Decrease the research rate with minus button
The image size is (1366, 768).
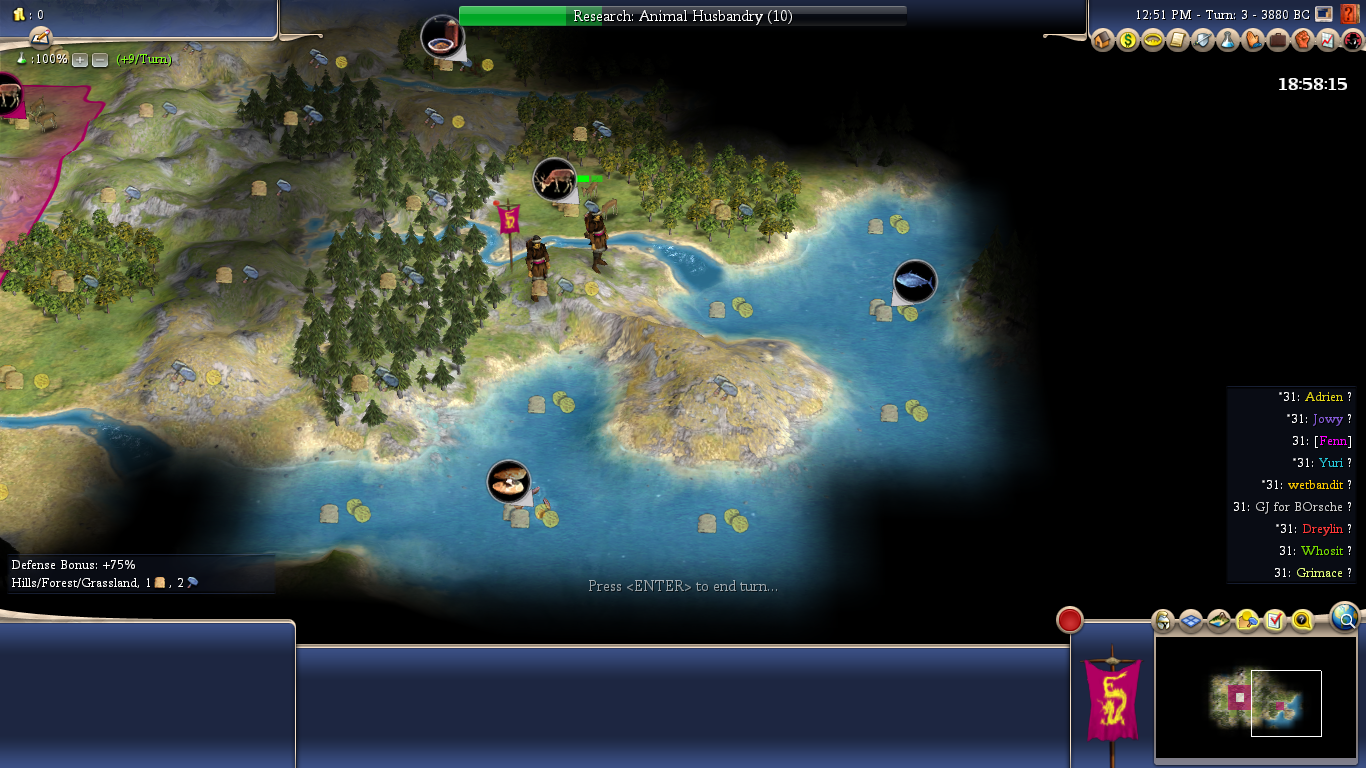coord(100,60)
